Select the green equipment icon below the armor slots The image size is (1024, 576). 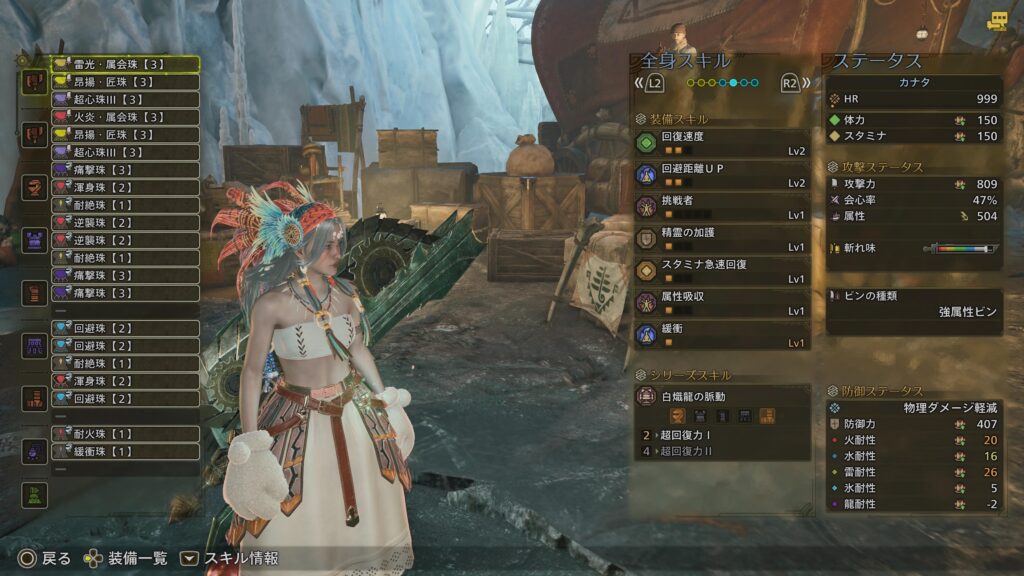[35, 494]
